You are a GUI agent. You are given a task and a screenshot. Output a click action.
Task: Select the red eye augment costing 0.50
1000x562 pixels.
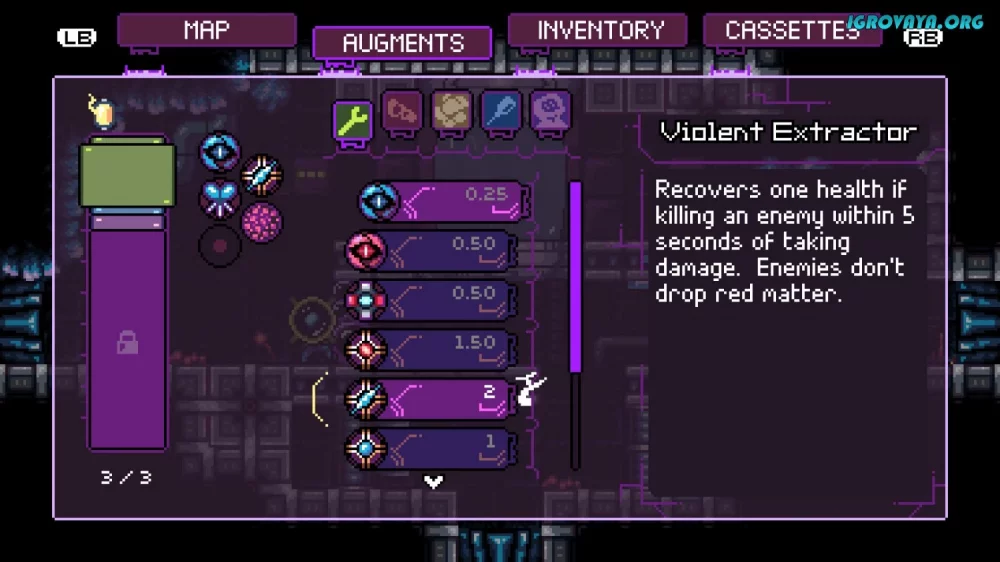(431, 250)
